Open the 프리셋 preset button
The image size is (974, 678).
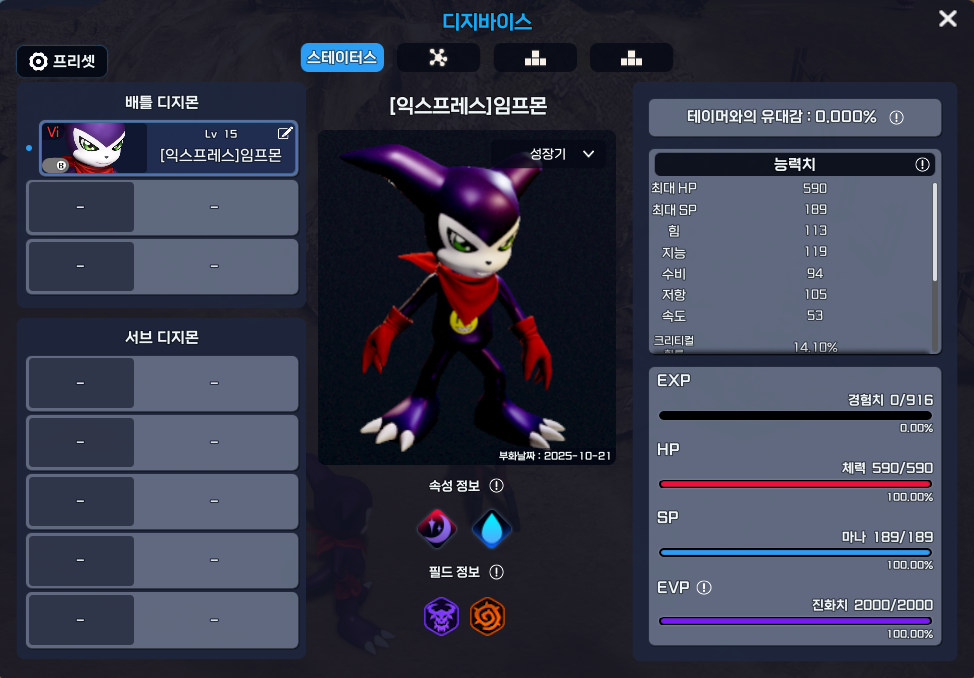point(62,61)
